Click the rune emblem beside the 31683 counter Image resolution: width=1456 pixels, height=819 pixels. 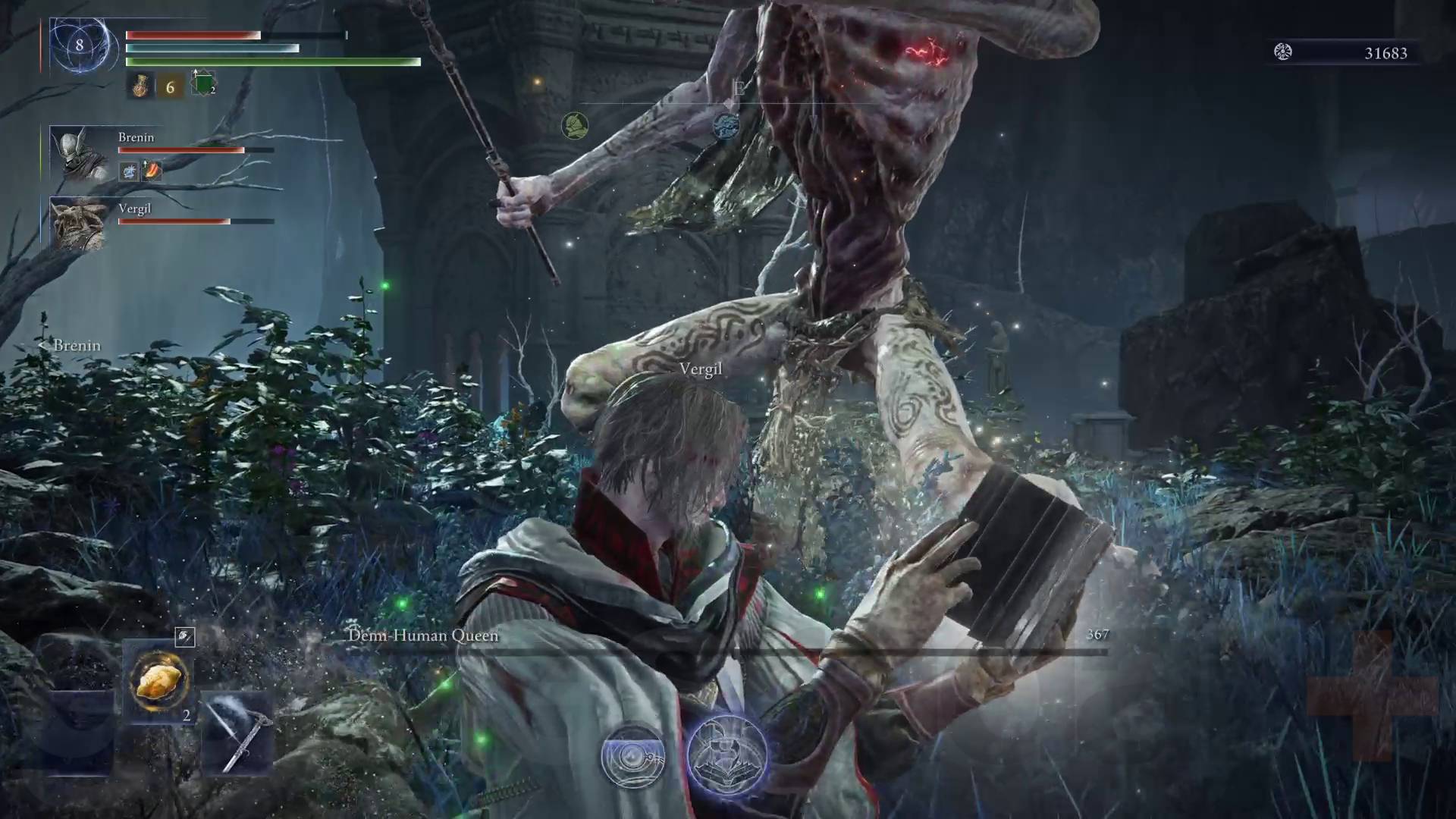tap(1282, 53)
